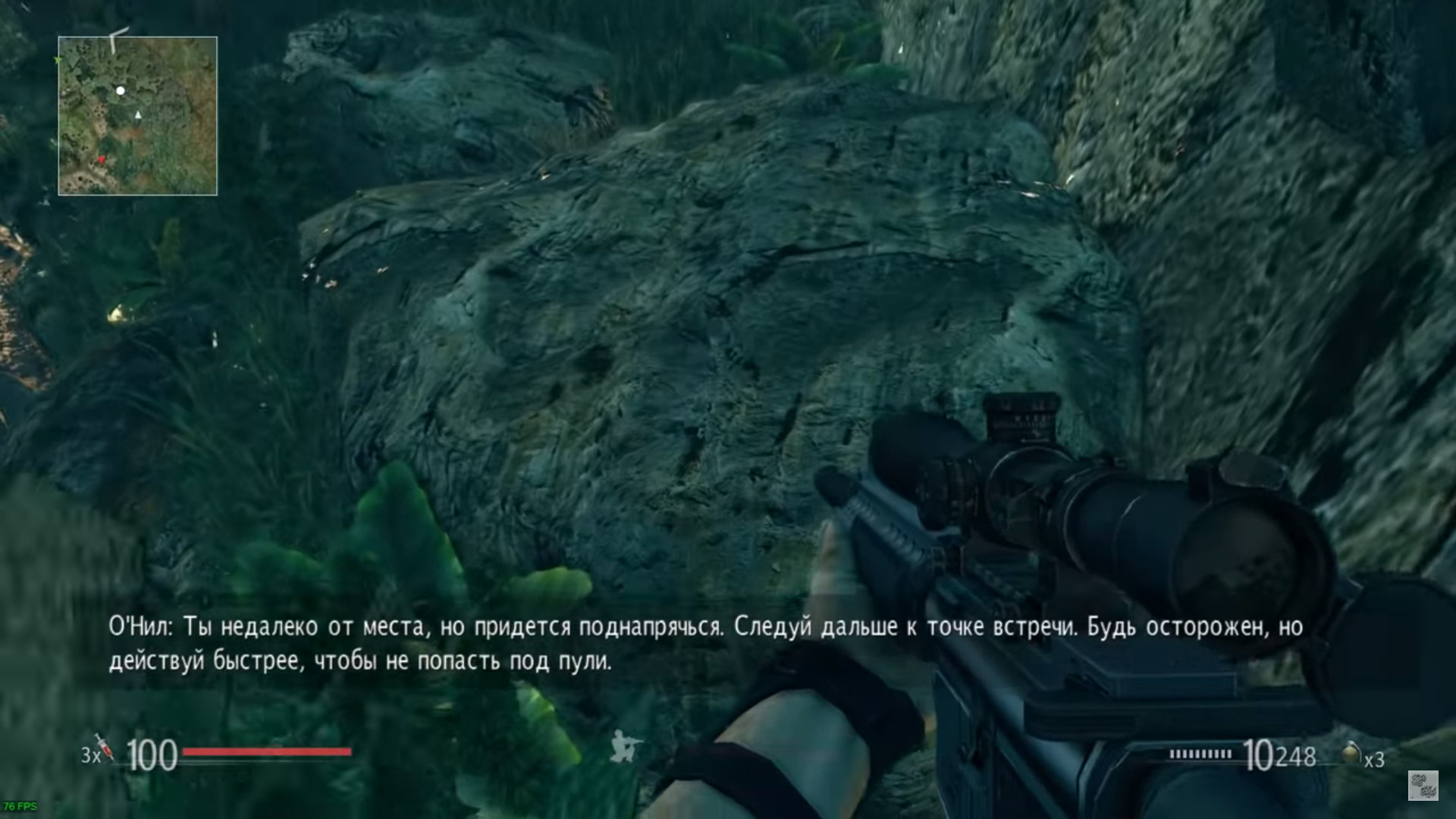Click the minimap in the corner
This screenshot has width=1456, height=819.
(137, 116)
